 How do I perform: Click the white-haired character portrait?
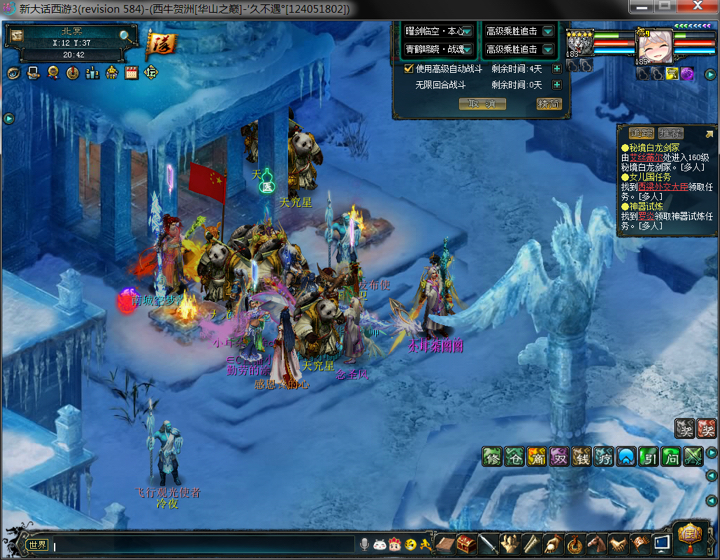coord(649,45)
